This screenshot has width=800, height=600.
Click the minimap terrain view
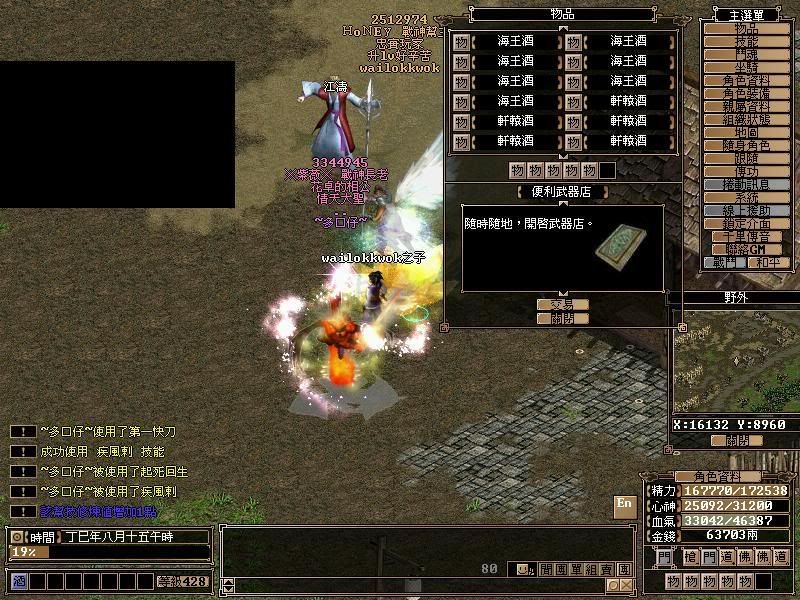[x=737, y=365]
